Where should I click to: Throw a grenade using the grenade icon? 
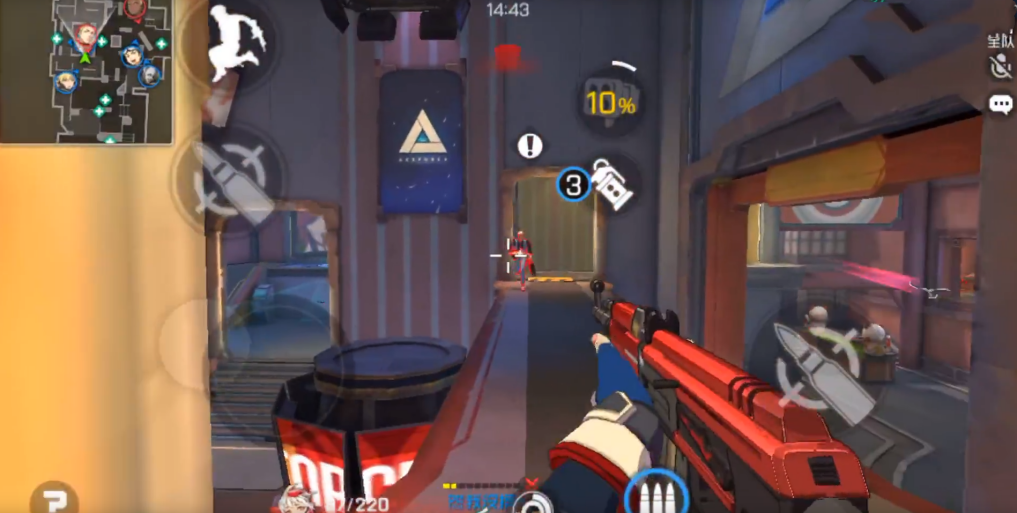tap(608, 183)
